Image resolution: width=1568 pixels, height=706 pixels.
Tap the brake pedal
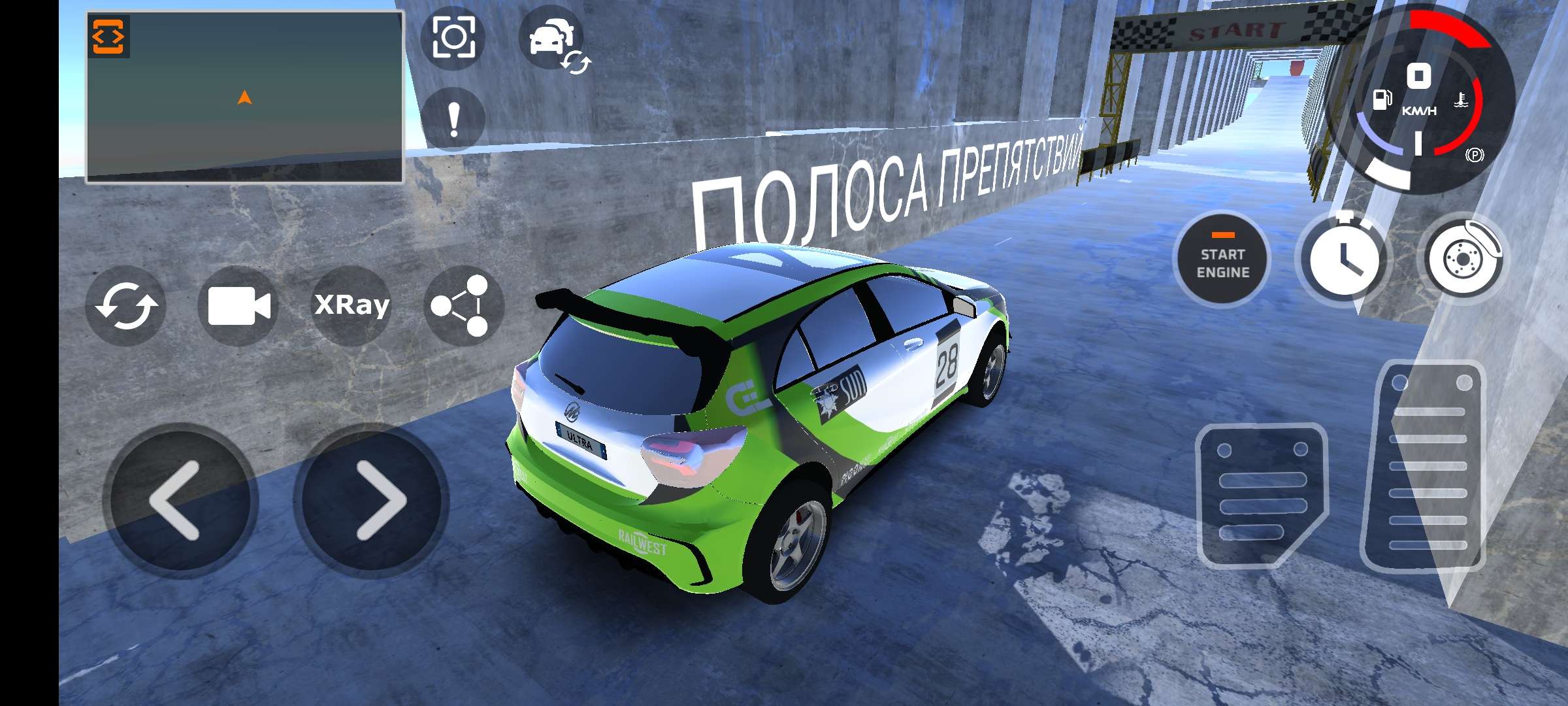(1260, 495)
